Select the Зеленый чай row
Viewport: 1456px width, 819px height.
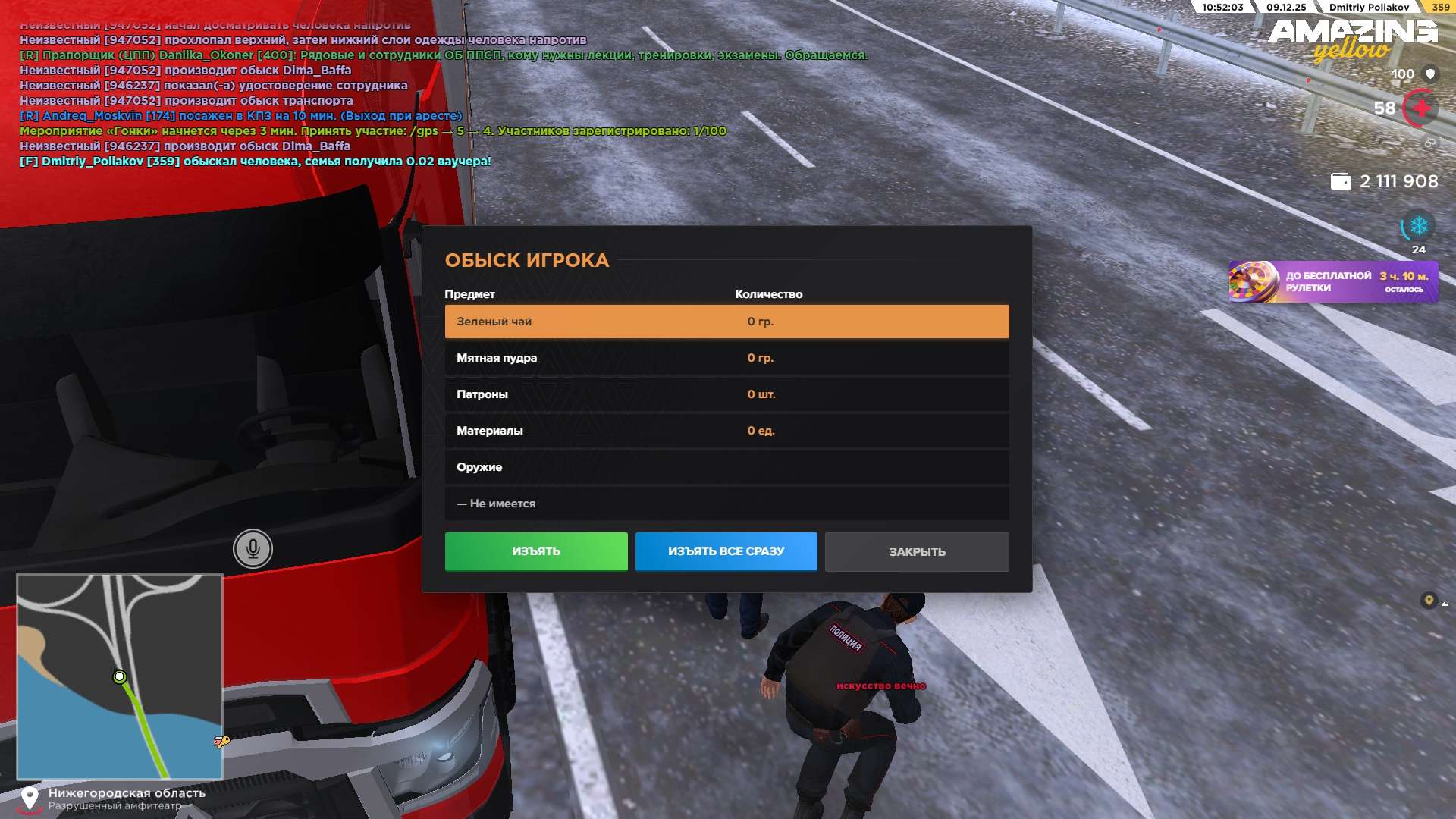(x=726, y=322)
